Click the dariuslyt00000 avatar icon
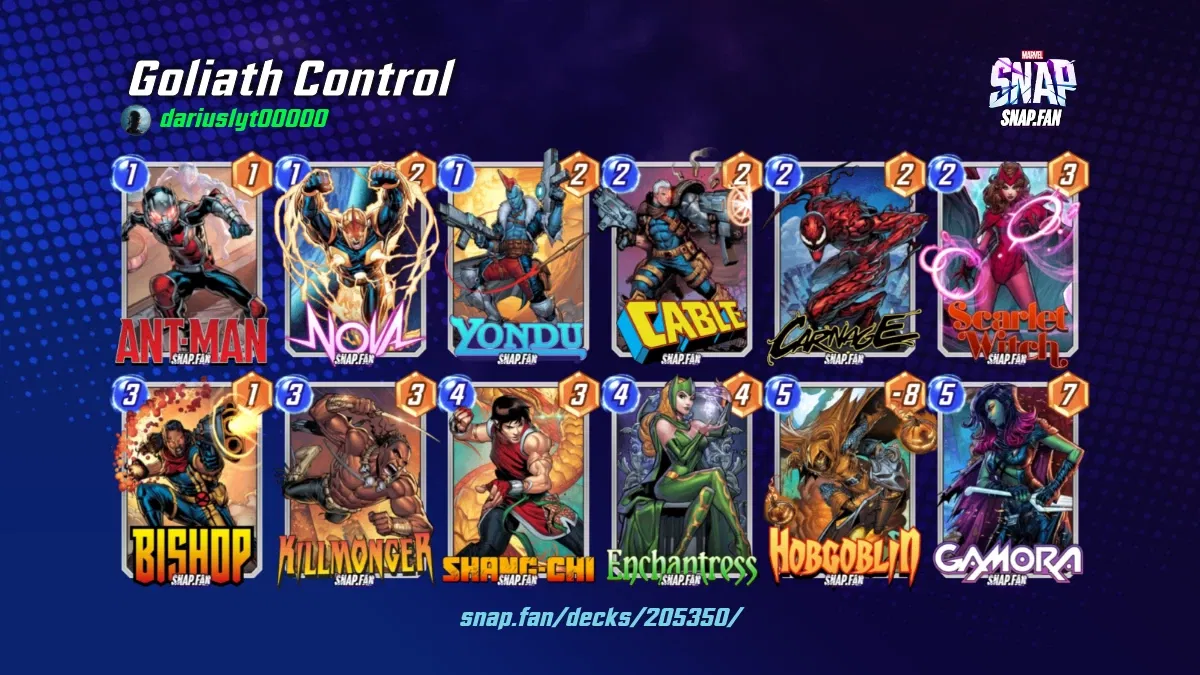 click(x=135, y=120)
